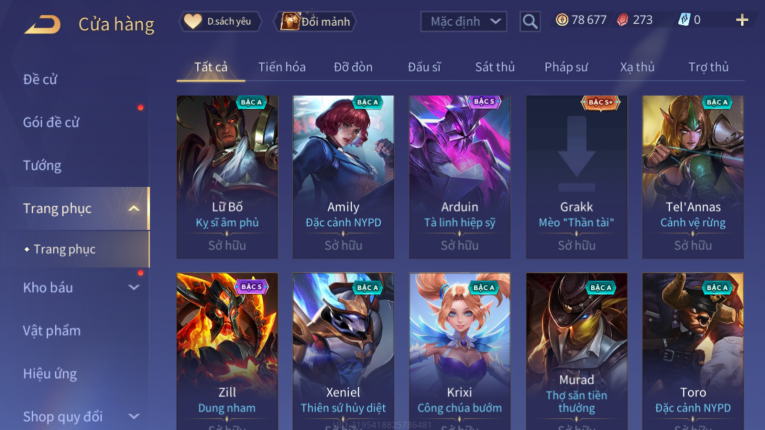This screenshot has width=765, height=430.
Task: Select Gói đề cử in sidebar
Action: 52,122
